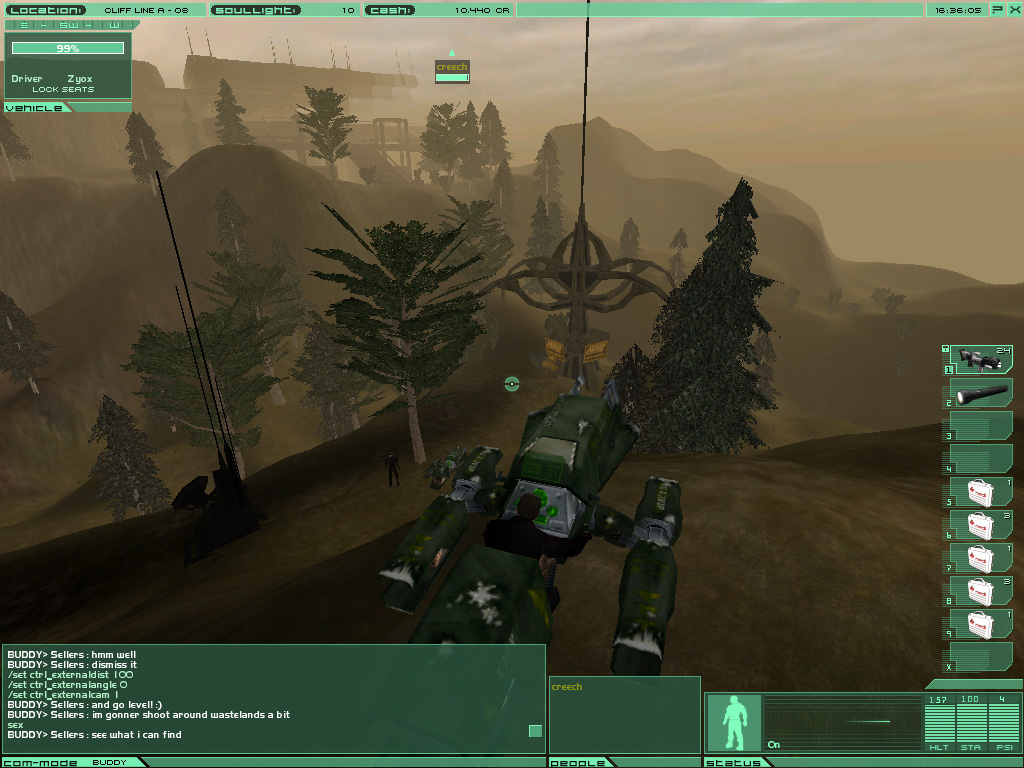Click the P button in the top bar
The width and height of the screenshot is (1024, 768).
click(x=997, y=9)
